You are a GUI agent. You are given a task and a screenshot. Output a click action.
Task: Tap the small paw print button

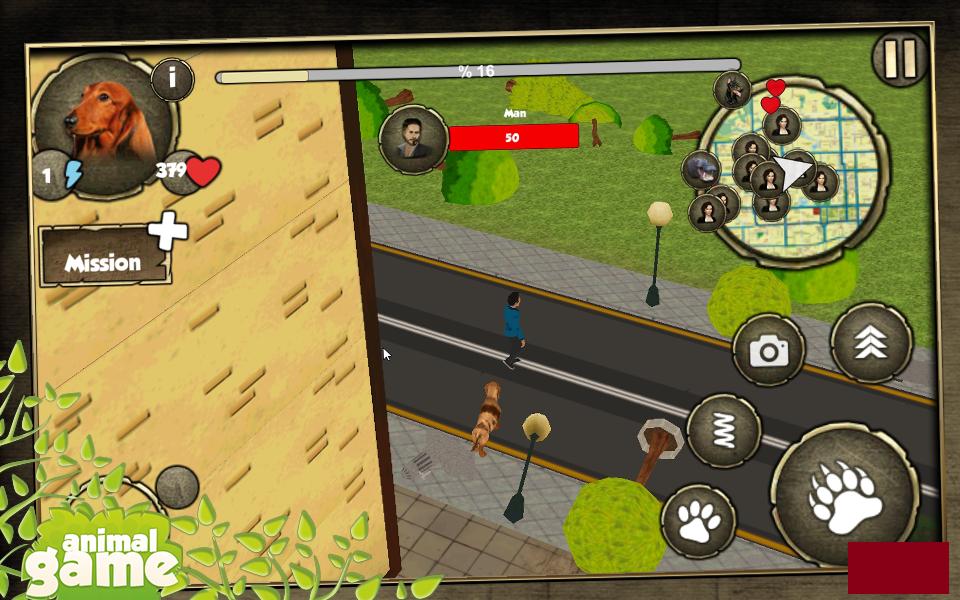pyautogui.click(x=698, y=521)
